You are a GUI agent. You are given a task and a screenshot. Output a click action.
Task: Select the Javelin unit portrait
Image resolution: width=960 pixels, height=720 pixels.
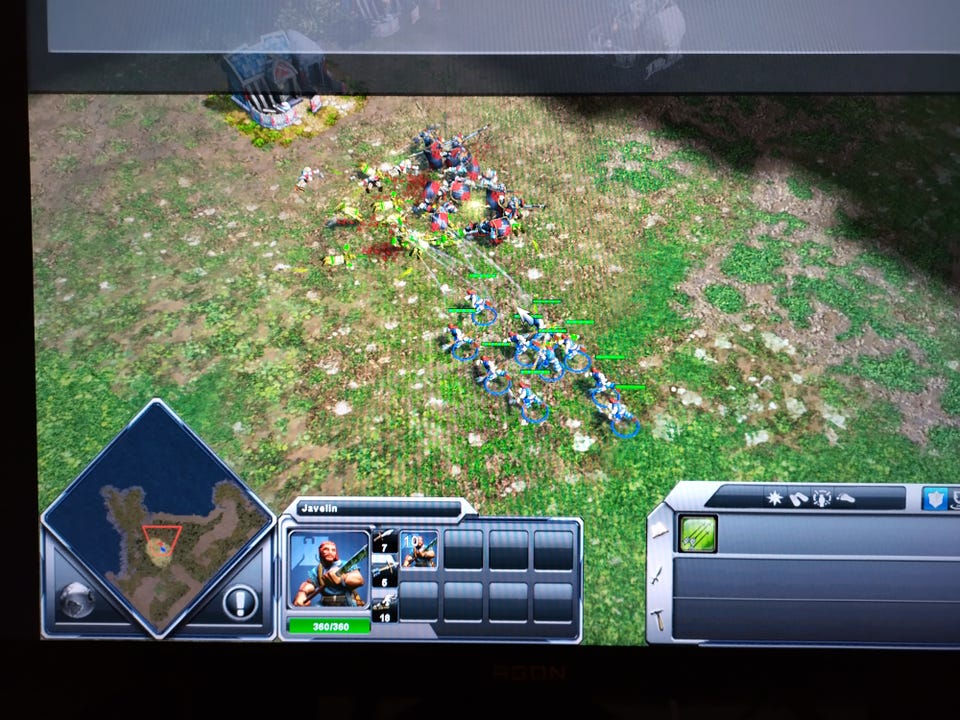coord(329,570)
